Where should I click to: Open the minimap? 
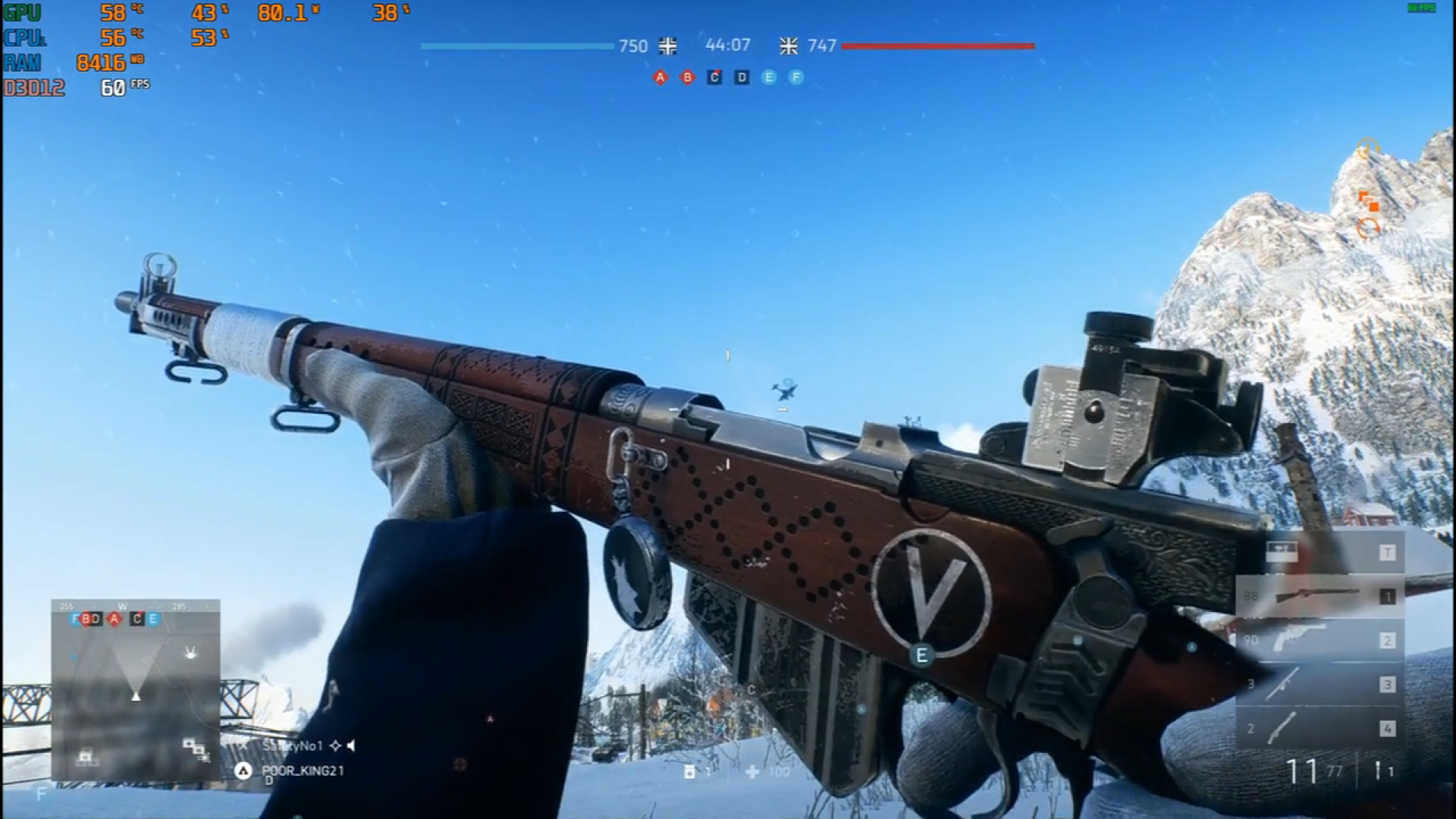coord(136,690)
